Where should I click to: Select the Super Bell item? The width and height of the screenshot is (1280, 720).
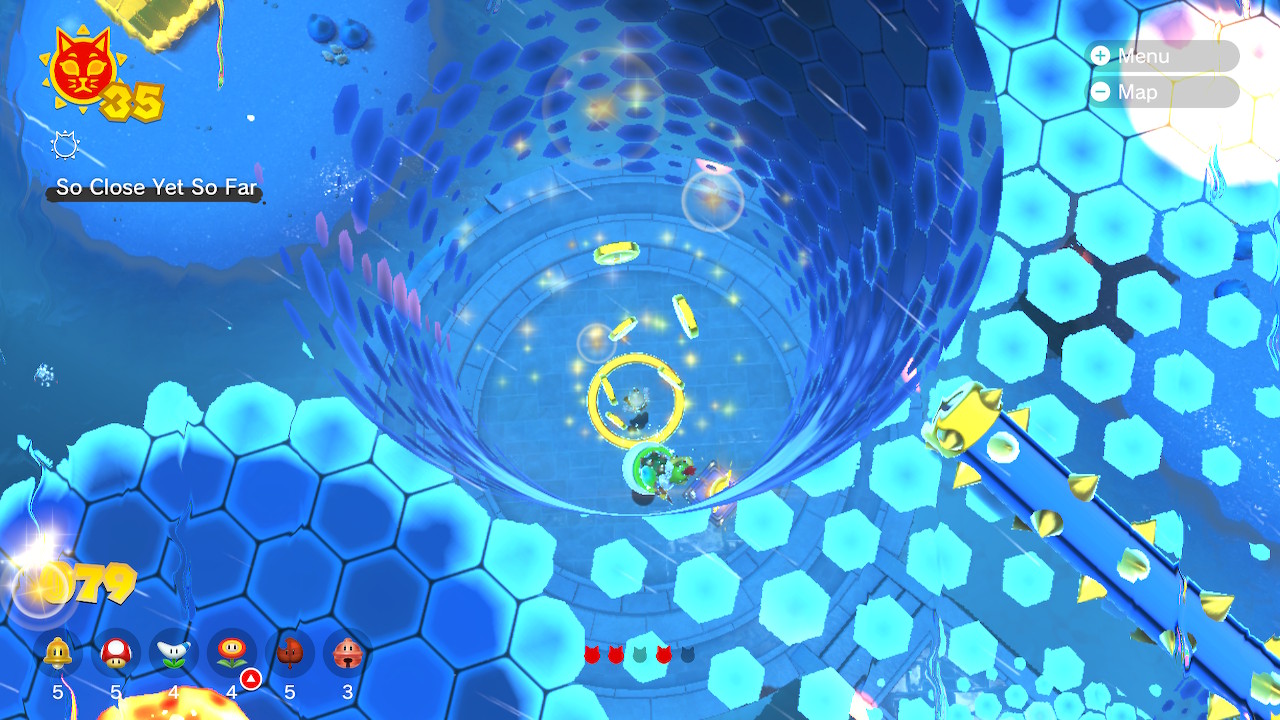click(58, 654)
